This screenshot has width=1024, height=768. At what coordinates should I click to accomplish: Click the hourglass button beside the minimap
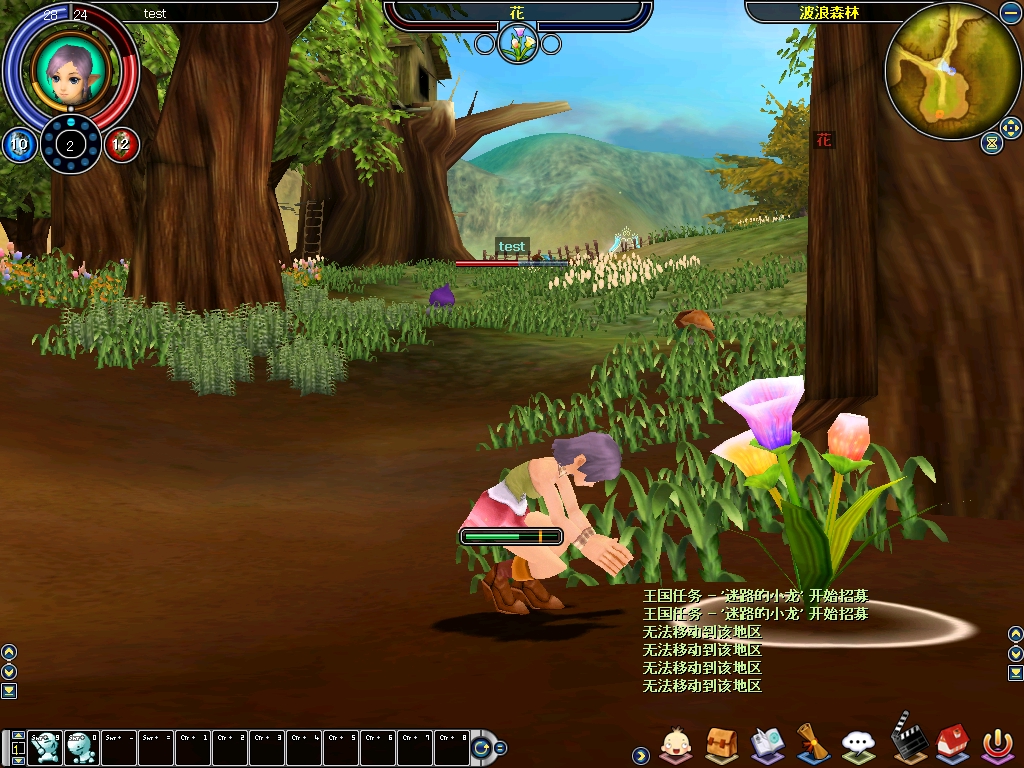pos(991,143)
